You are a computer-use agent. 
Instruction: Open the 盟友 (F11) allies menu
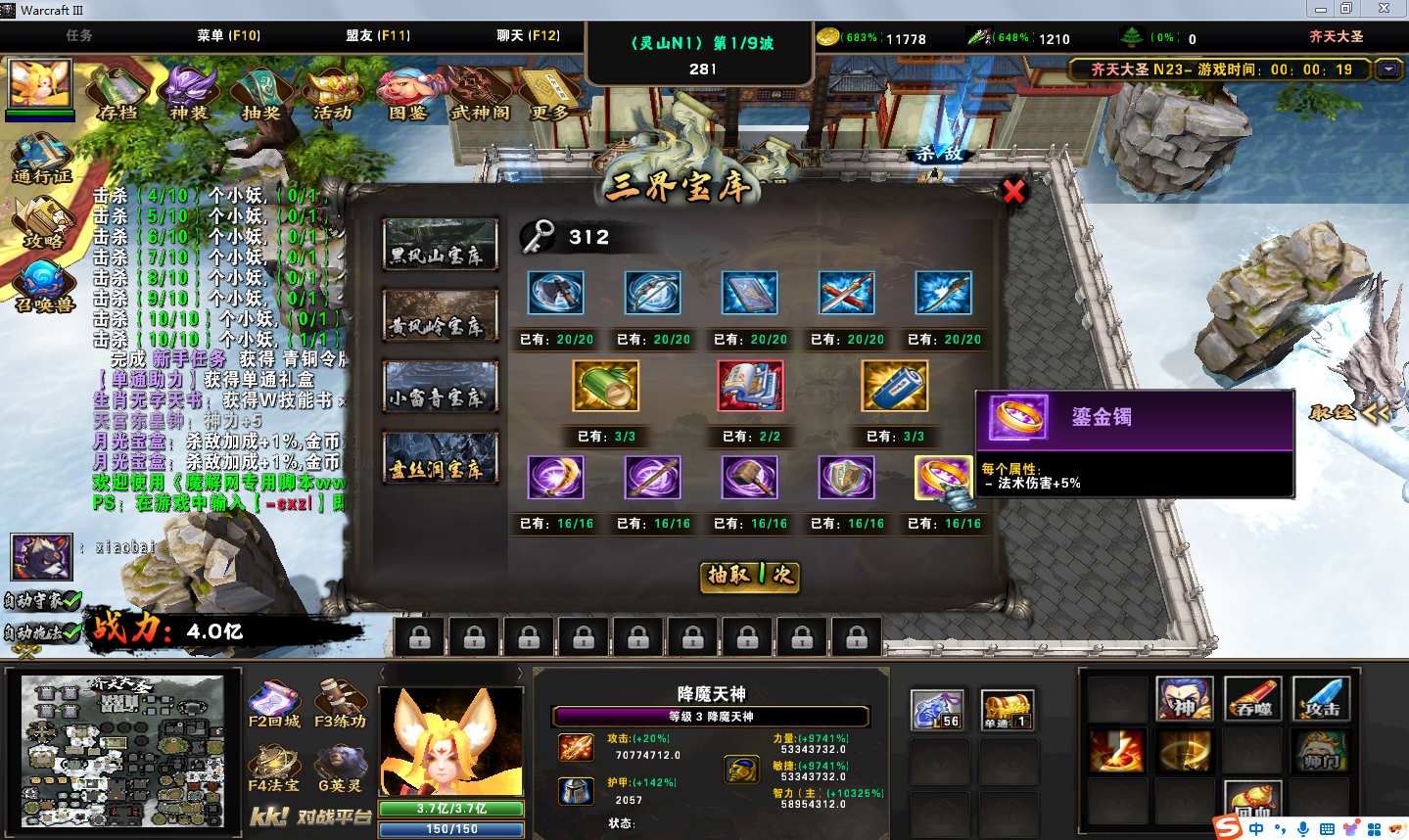click(x=377, y=35)
